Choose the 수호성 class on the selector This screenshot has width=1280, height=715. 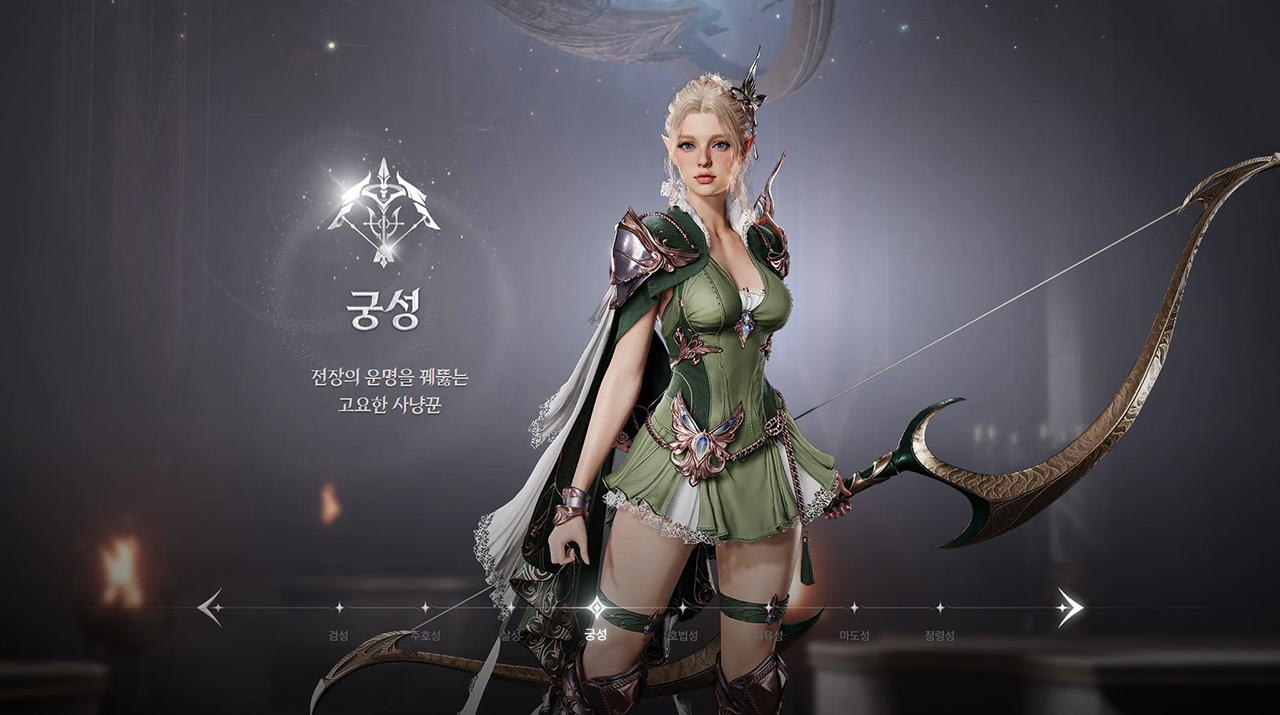click(424, 608)
